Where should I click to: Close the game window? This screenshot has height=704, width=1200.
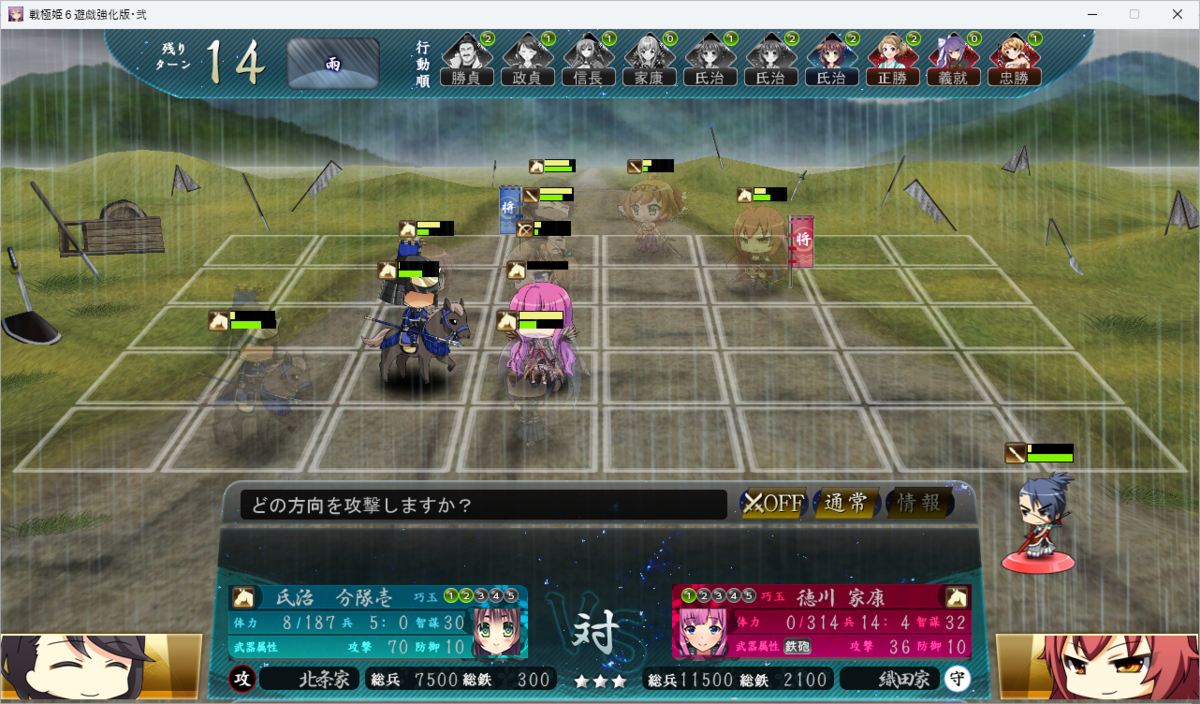point(1176,14)
